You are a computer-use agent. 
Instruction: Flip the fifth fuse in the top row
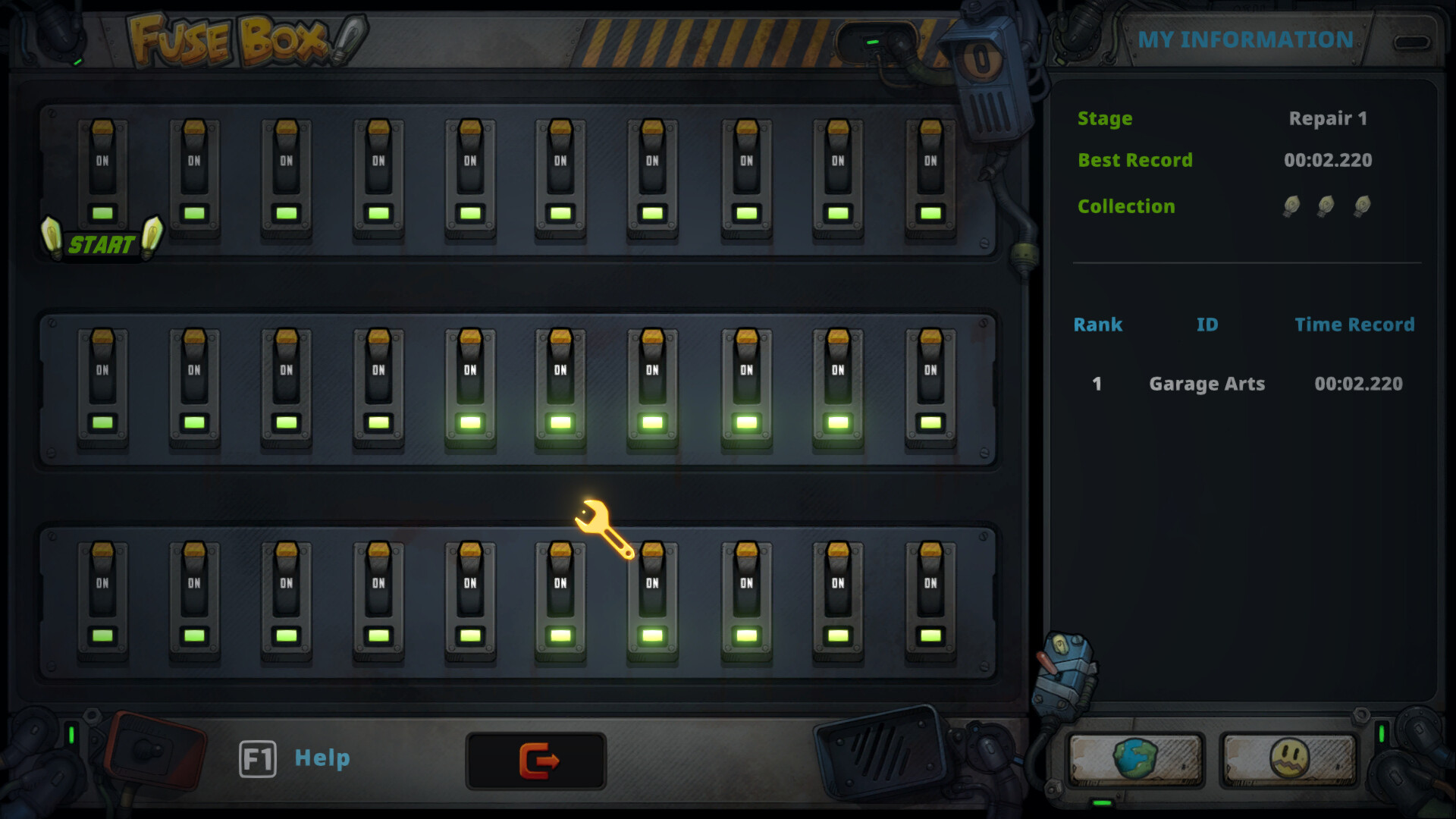[470, 174]
